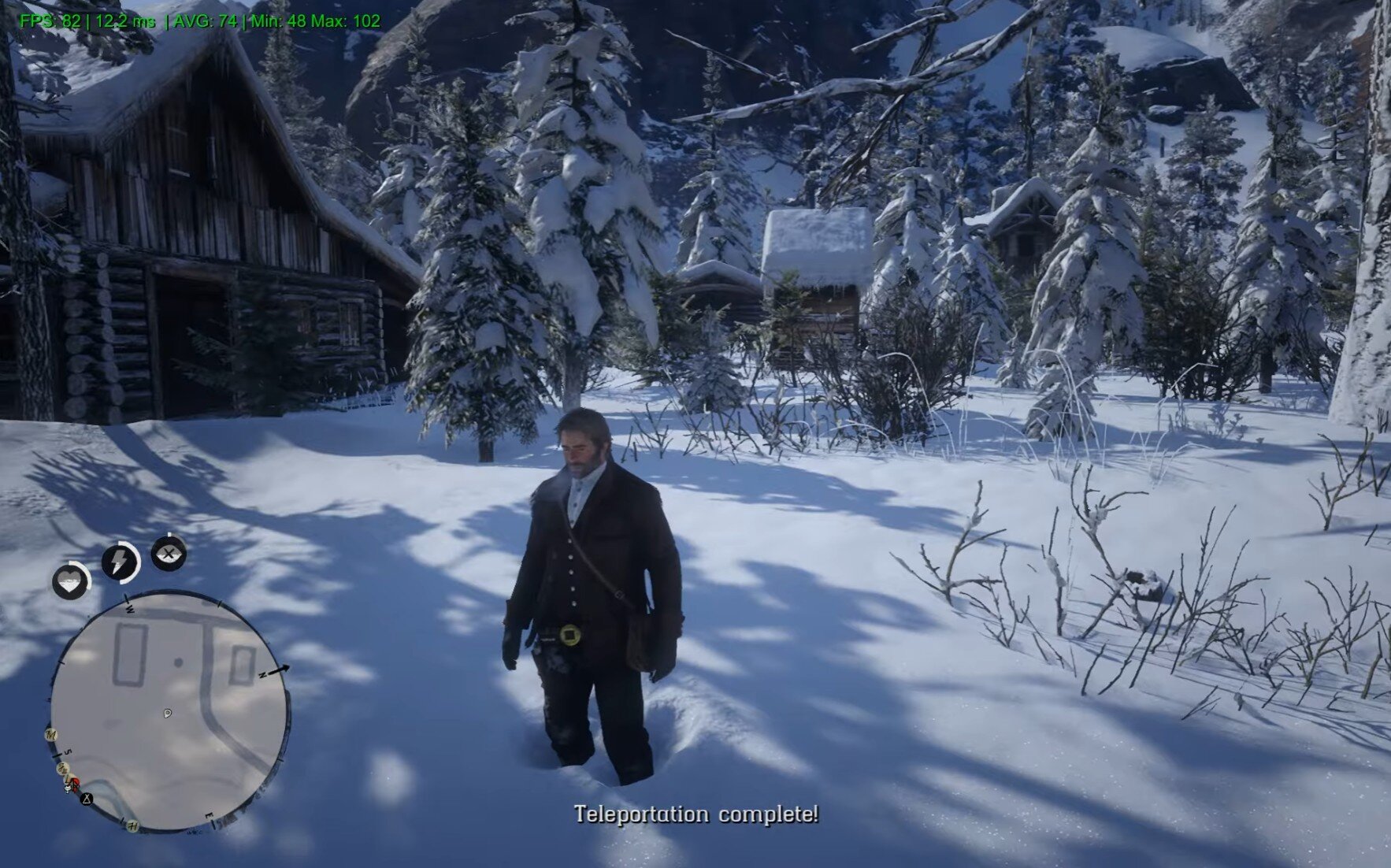Select the lightning bolt stamina core
1391x868 pixels.
point(120,562)
